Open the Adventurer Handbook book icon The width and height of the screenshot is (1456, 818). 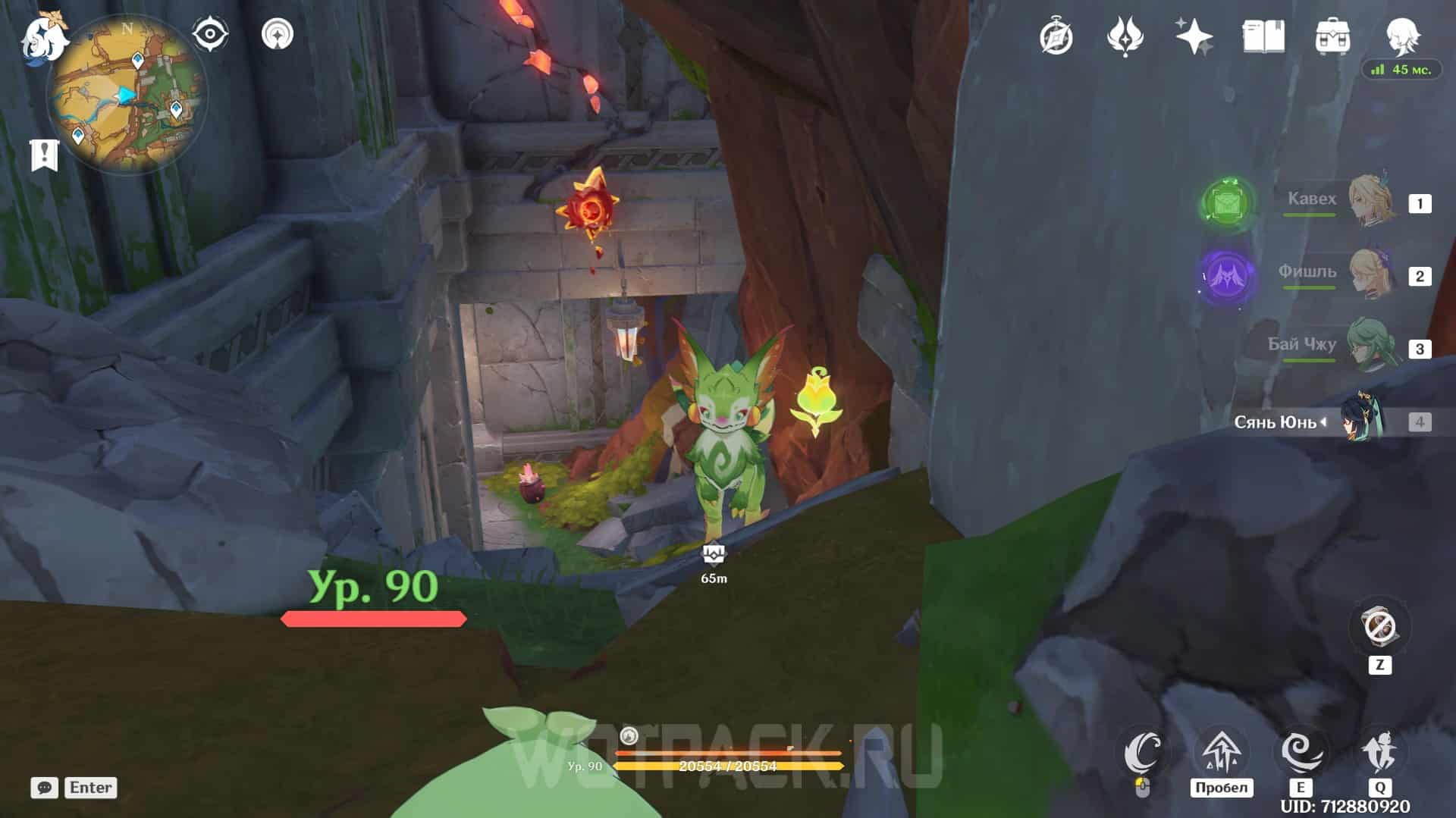(x=1263, y=36)
